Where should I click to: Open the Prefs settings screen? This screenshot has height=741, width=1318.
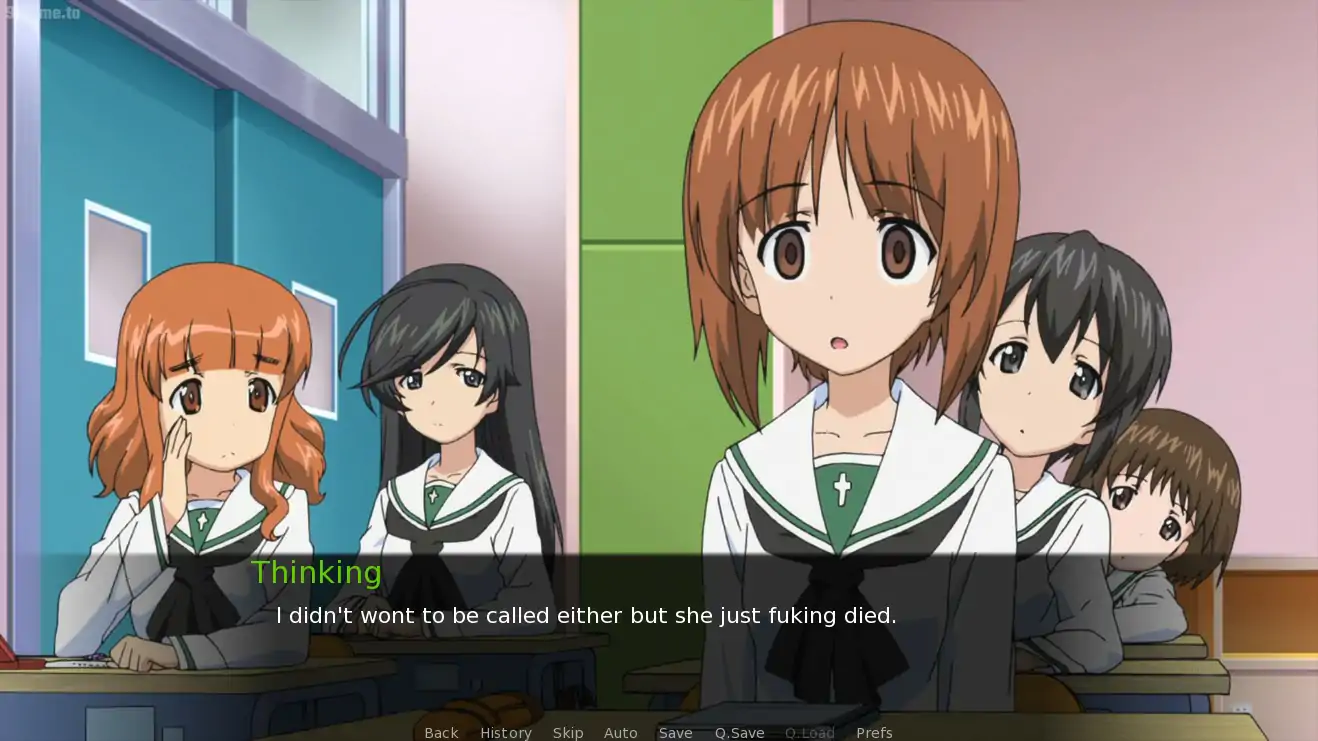874,733
